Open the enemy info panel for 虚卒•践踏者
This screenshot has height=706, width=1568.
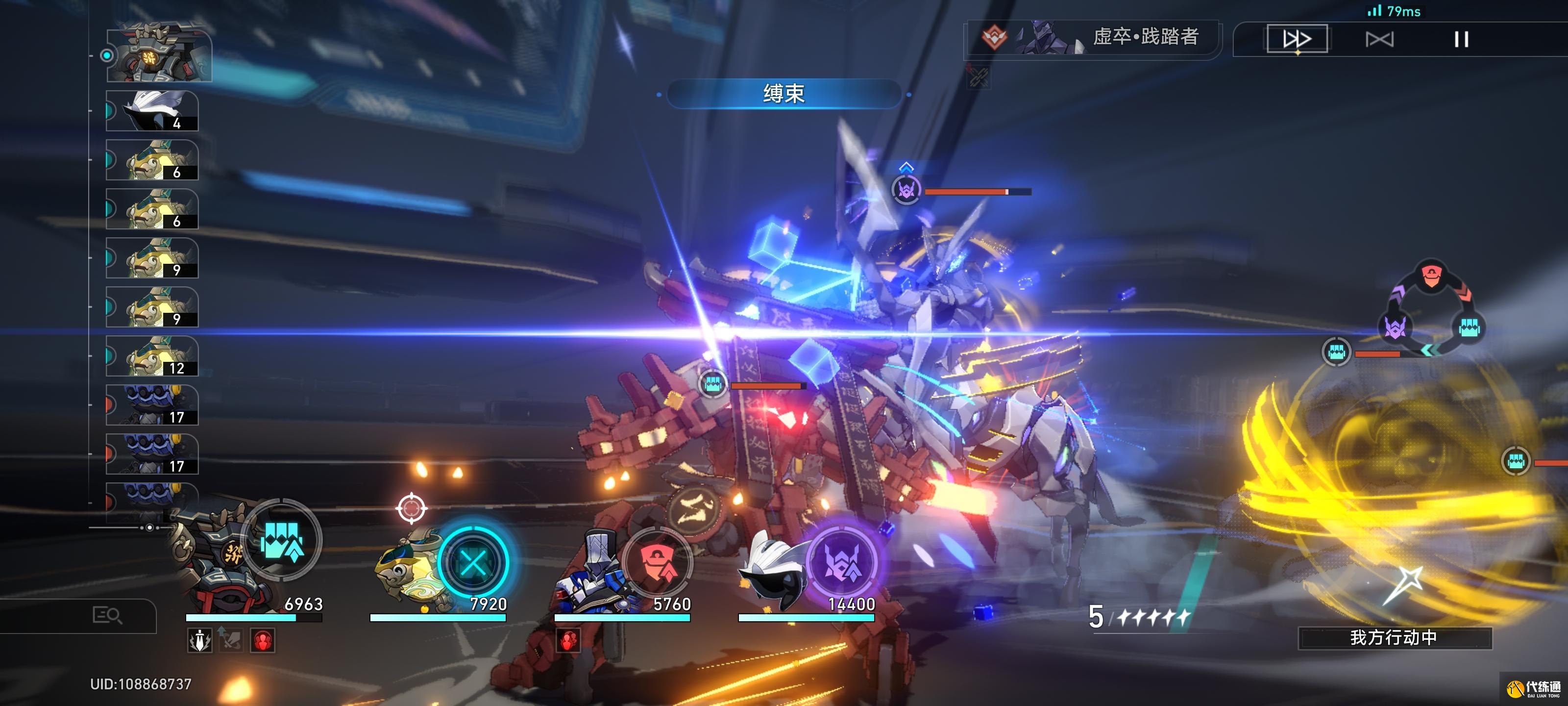[x=1093, y=38]
